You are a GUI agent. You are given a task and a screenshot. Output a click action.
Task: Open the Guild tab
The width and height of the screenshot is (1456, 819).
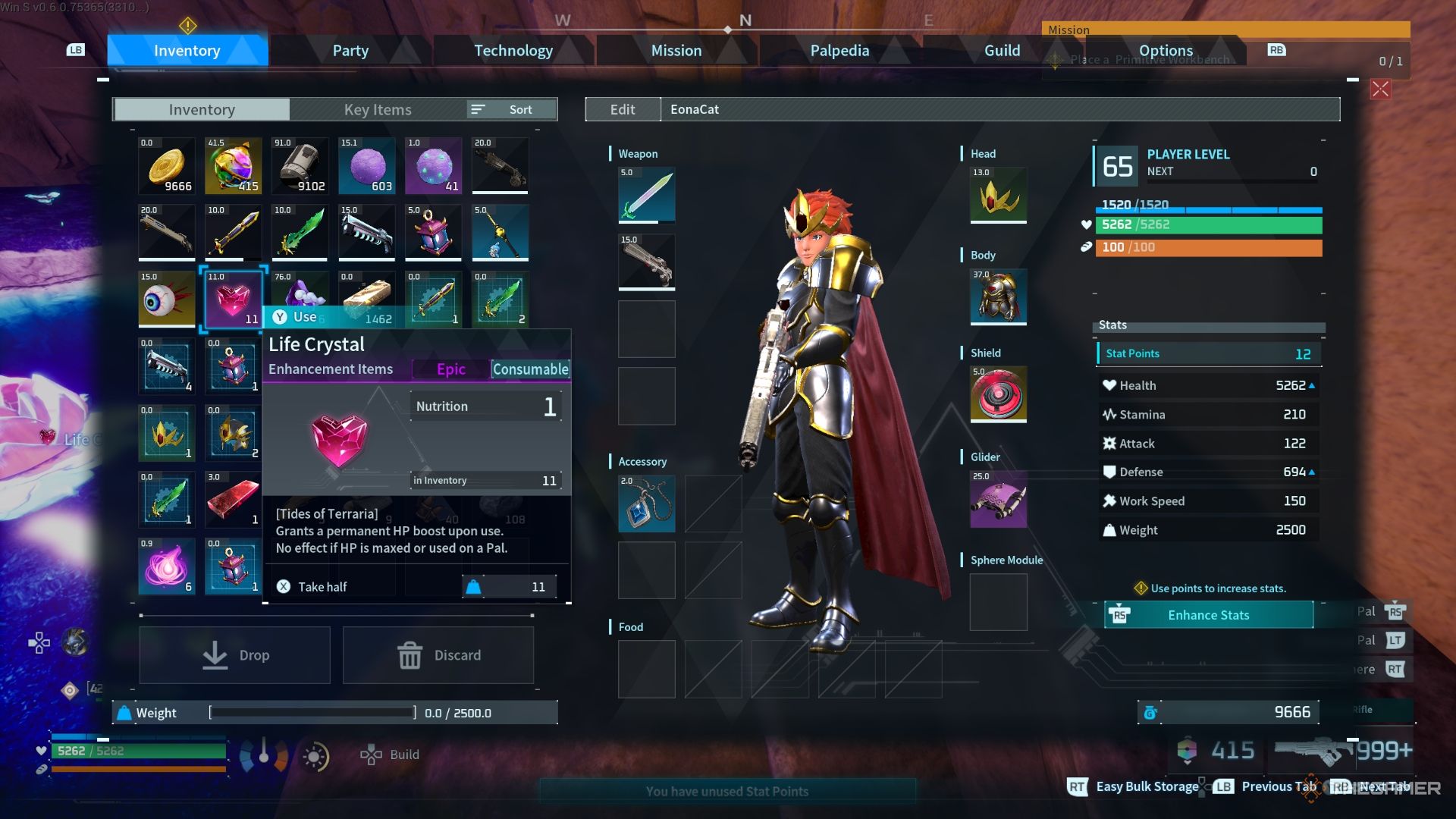pyautogui.click(x=1002, y=51)
